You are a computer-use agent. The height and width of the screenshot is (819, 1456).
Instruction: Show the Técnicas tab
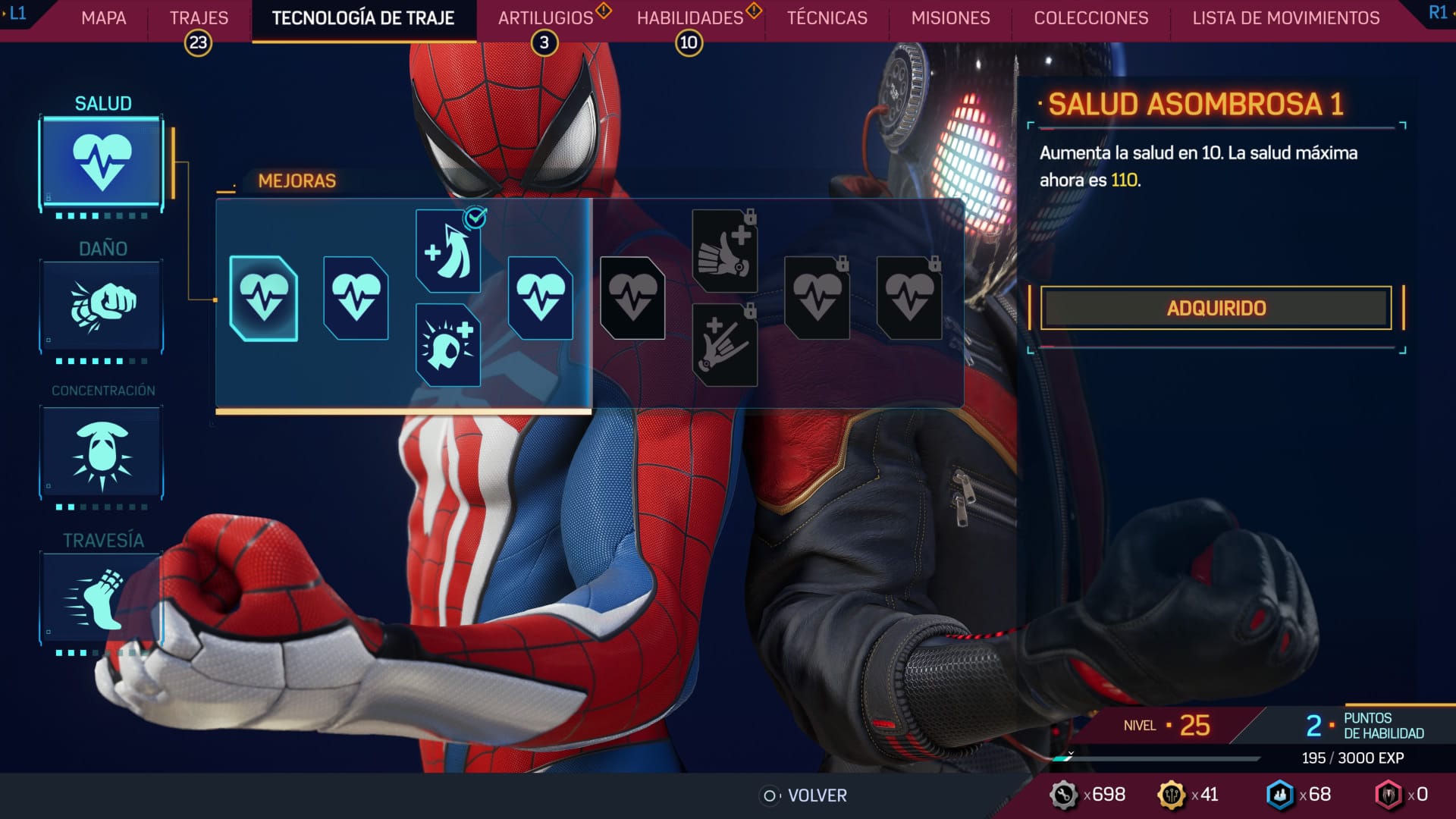coord(827,18)
